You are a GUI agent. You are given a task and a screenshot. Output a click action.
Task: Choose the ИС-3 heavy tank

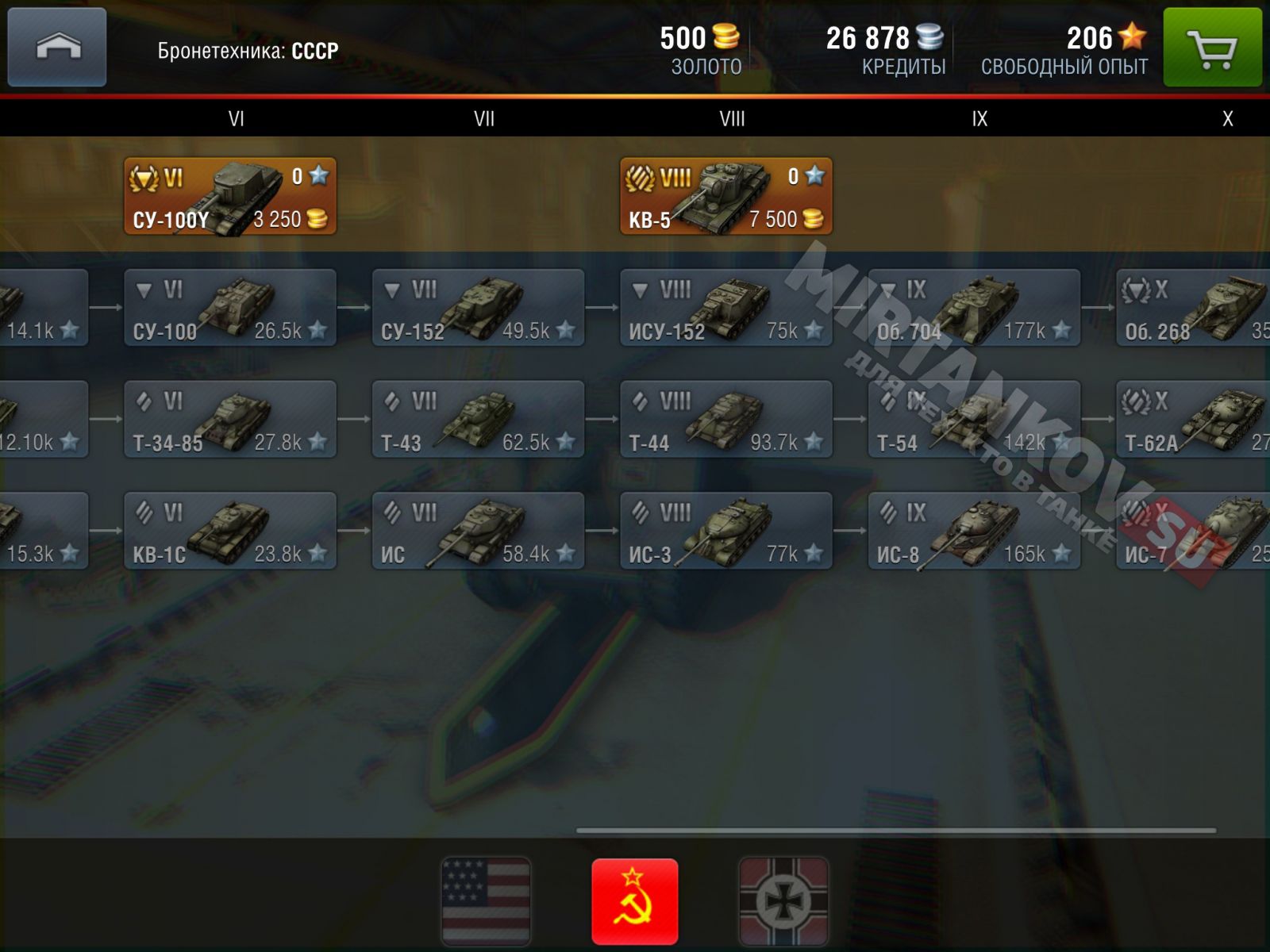click(725, 531)
